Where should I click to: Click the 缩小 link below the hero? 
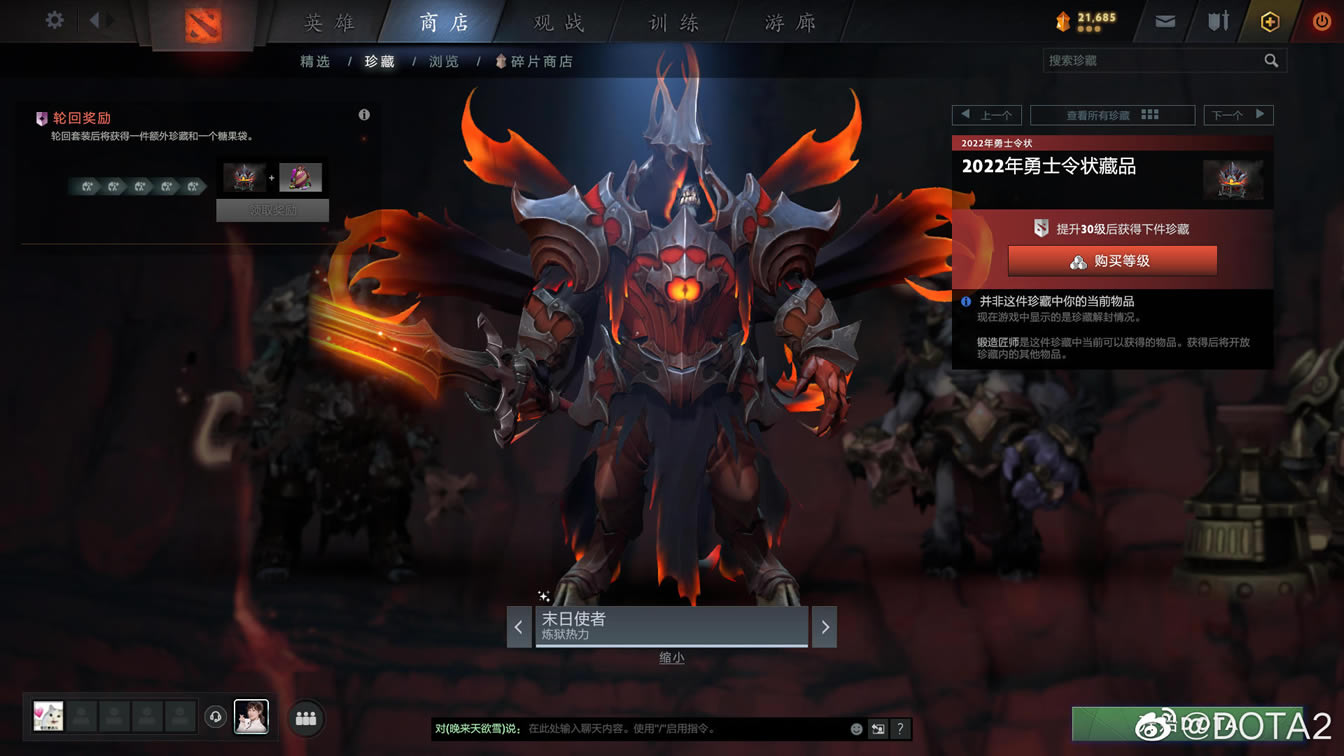[670, 659]
